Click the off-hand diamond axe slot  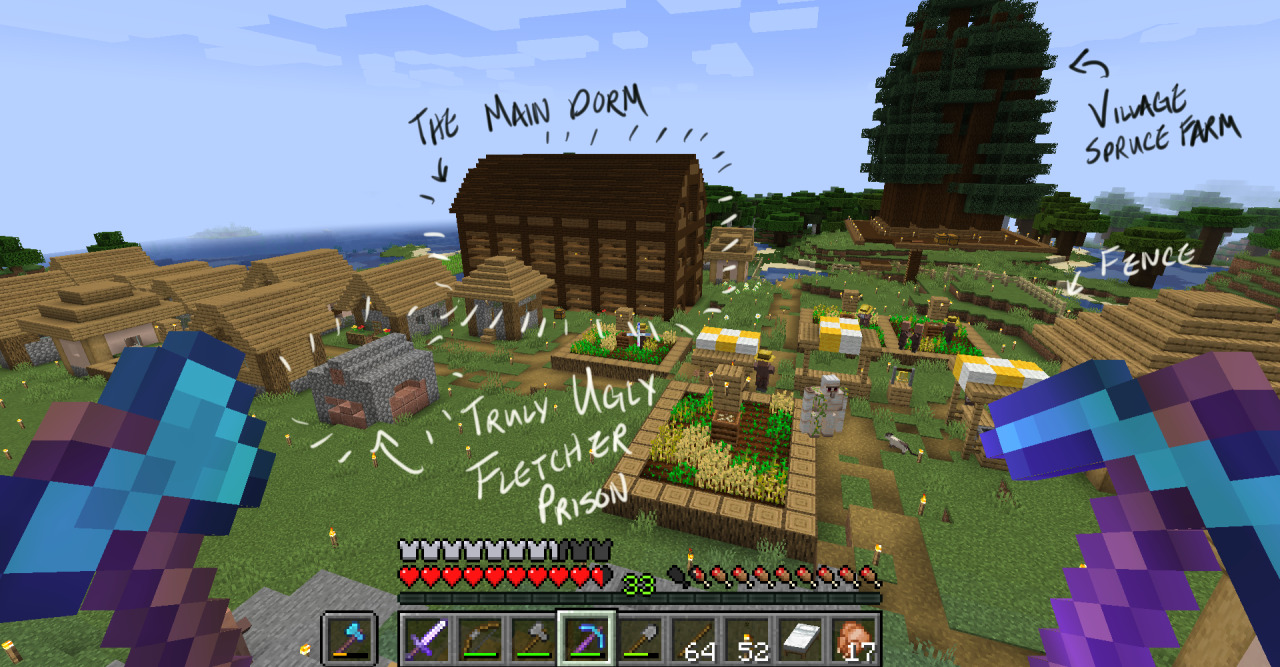(x=348, y=638)
